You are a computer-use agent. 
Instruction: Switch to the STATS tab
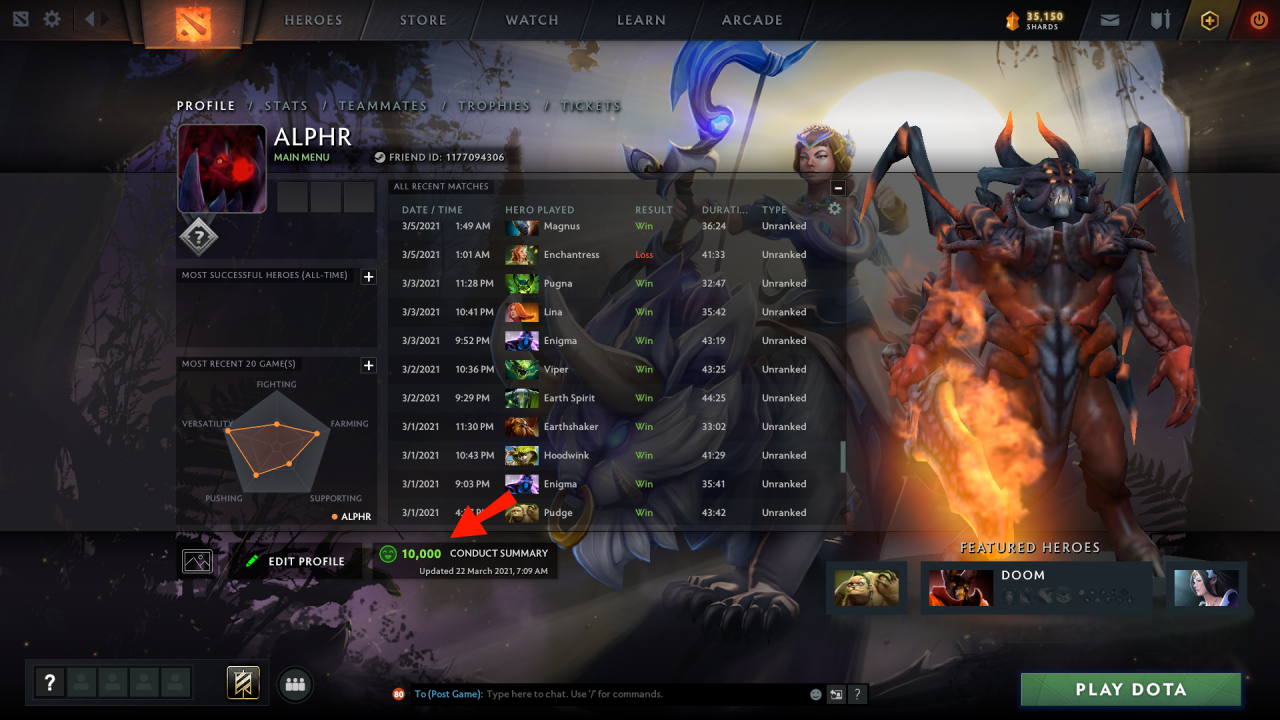(x=288, y=105)
